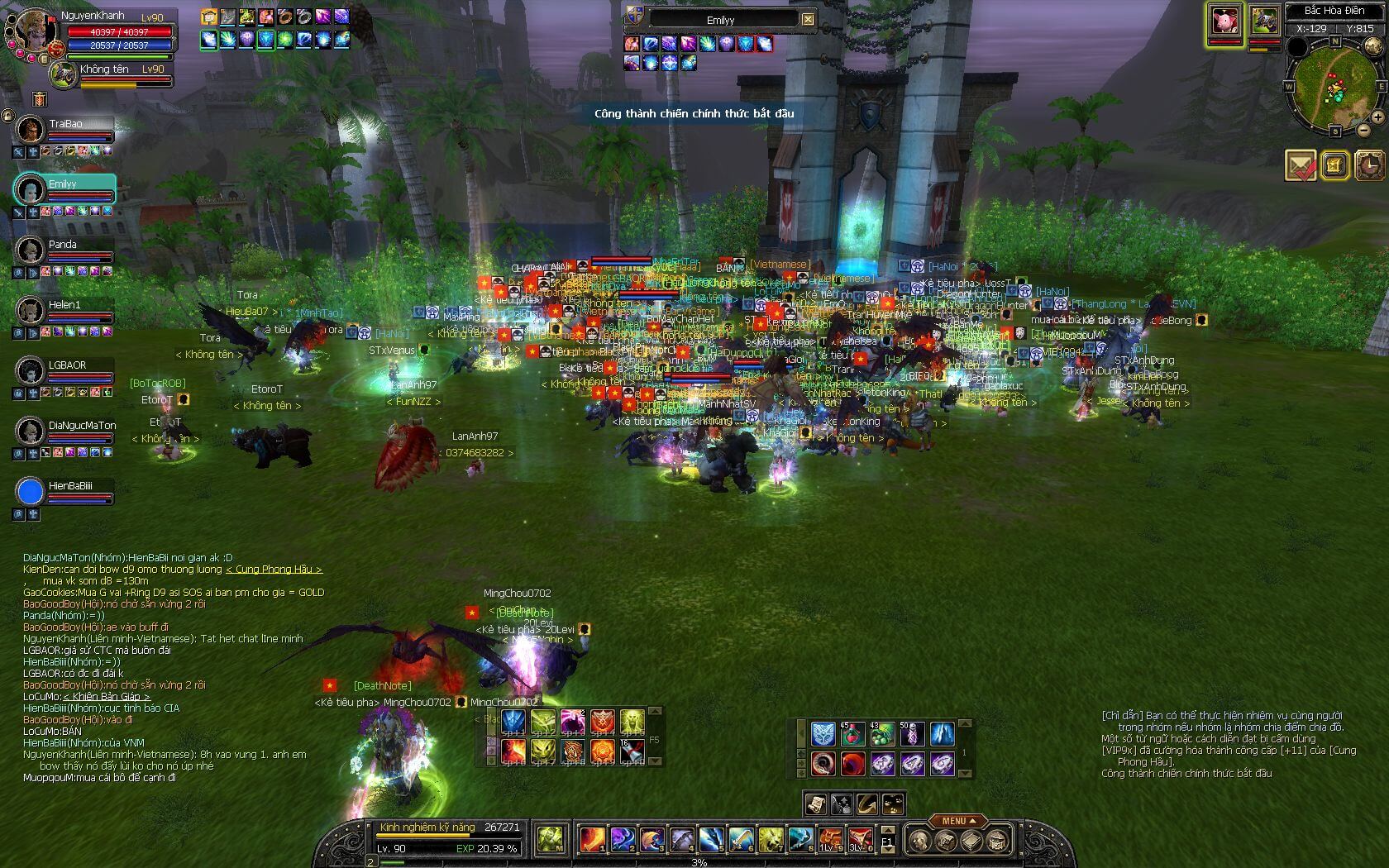Open the scroll icon above the menu bar
The width and height of the screenshot is (1389, 868).
815,803
